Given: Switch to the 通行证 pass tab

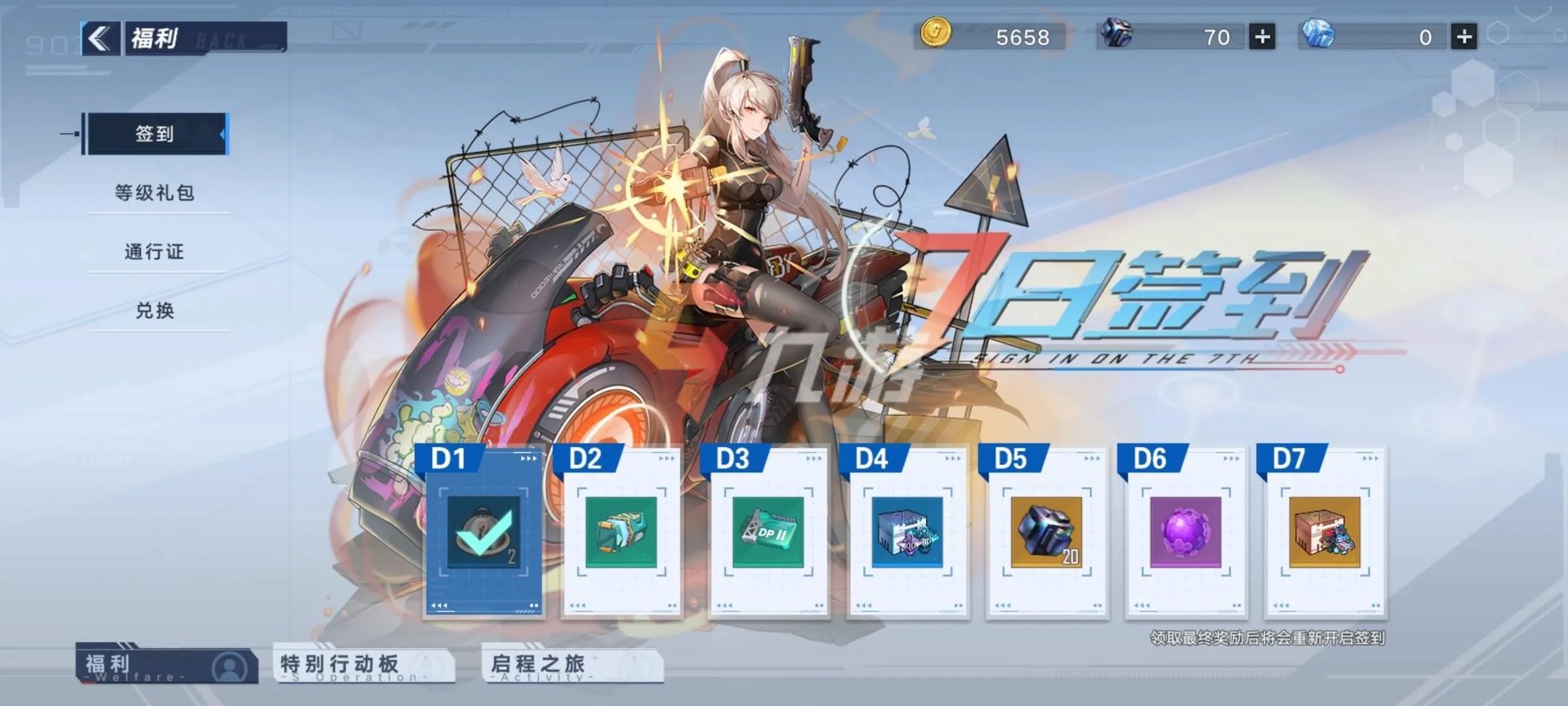Looking at the screenshot, I should pos(155,252).
